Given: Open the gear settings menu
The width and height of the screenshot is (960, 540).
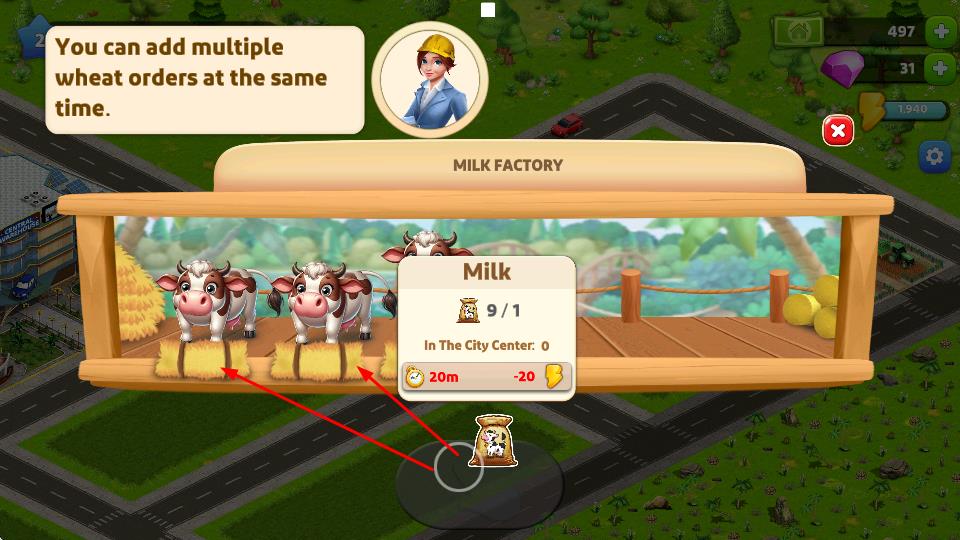Looking at the screenshot, I should pos(935,157).
